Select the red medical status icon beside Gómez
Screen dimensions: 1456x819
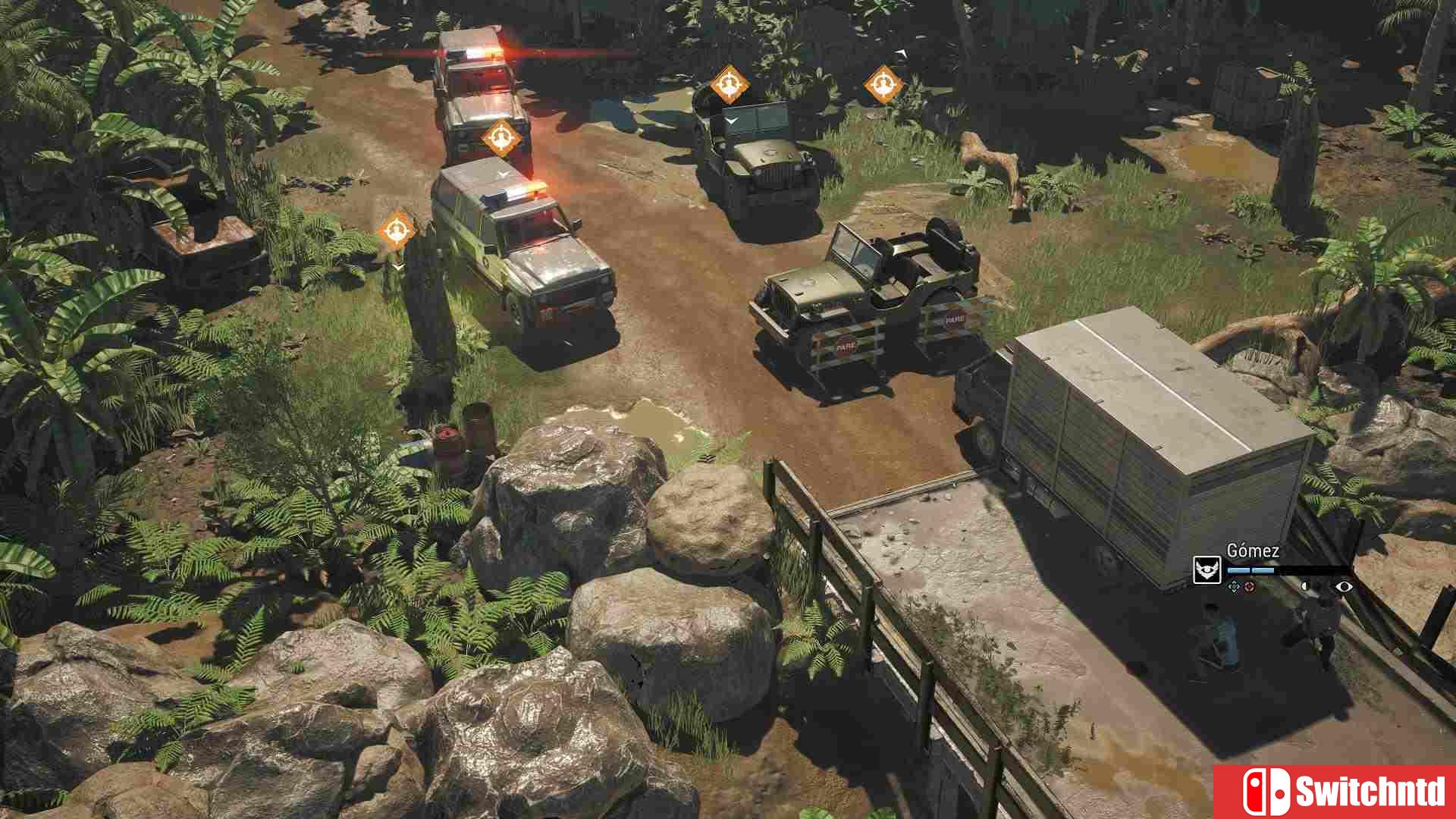(1250, 588)
